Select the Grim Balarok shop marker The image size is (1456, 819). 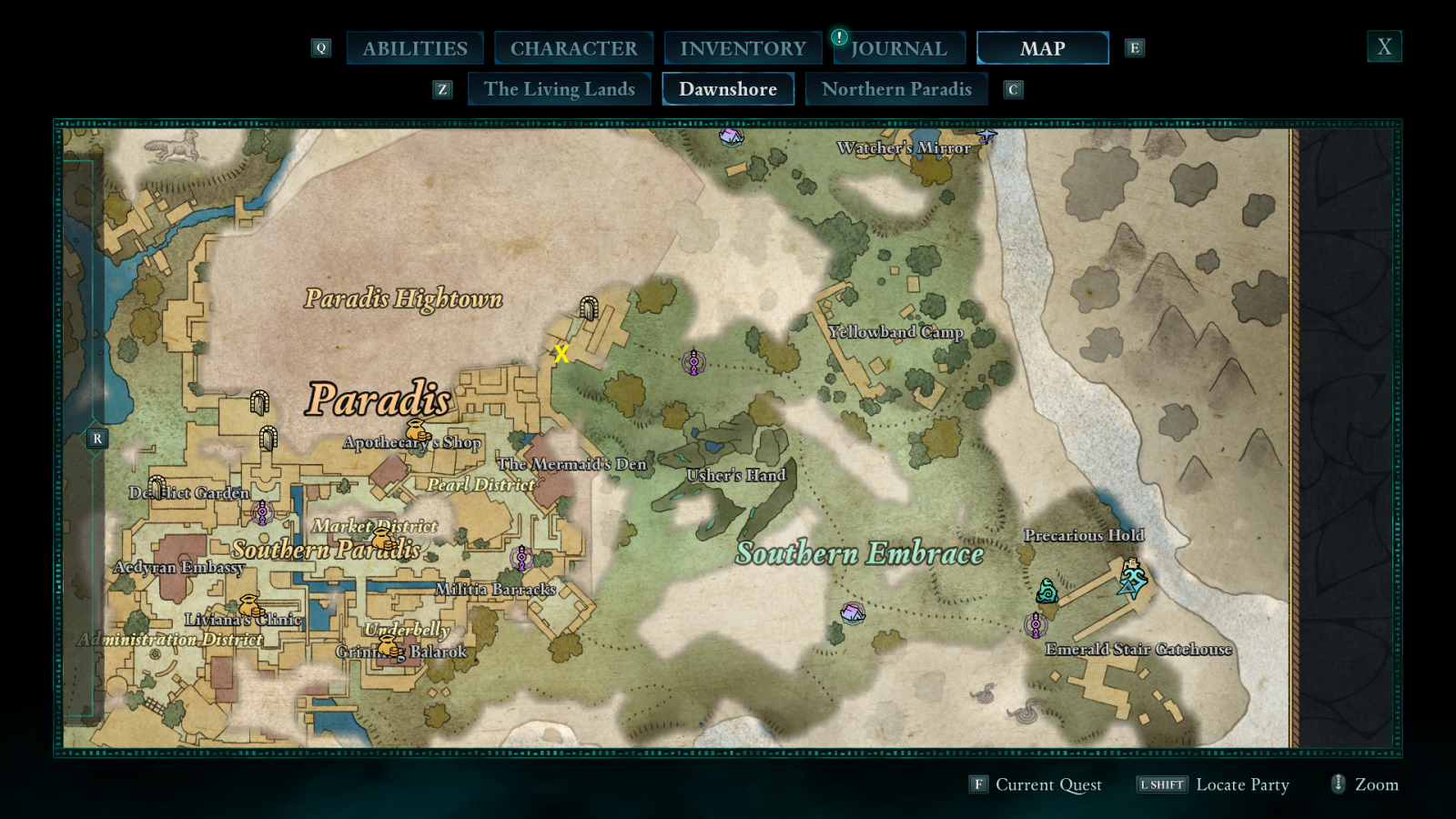click(389, 647)
